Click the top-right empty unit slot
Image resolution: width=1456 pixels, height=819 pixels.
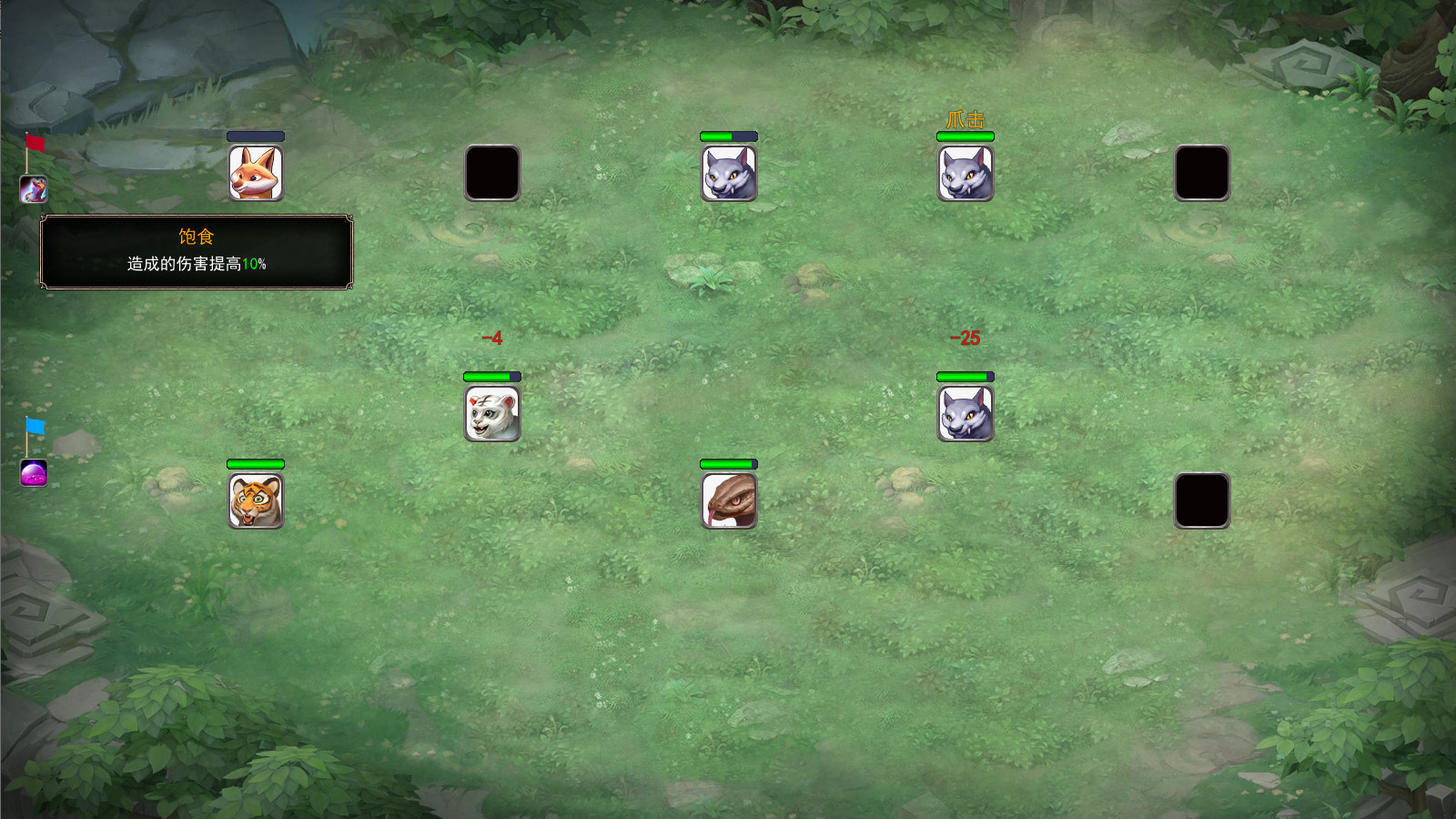coord(1203,173)
